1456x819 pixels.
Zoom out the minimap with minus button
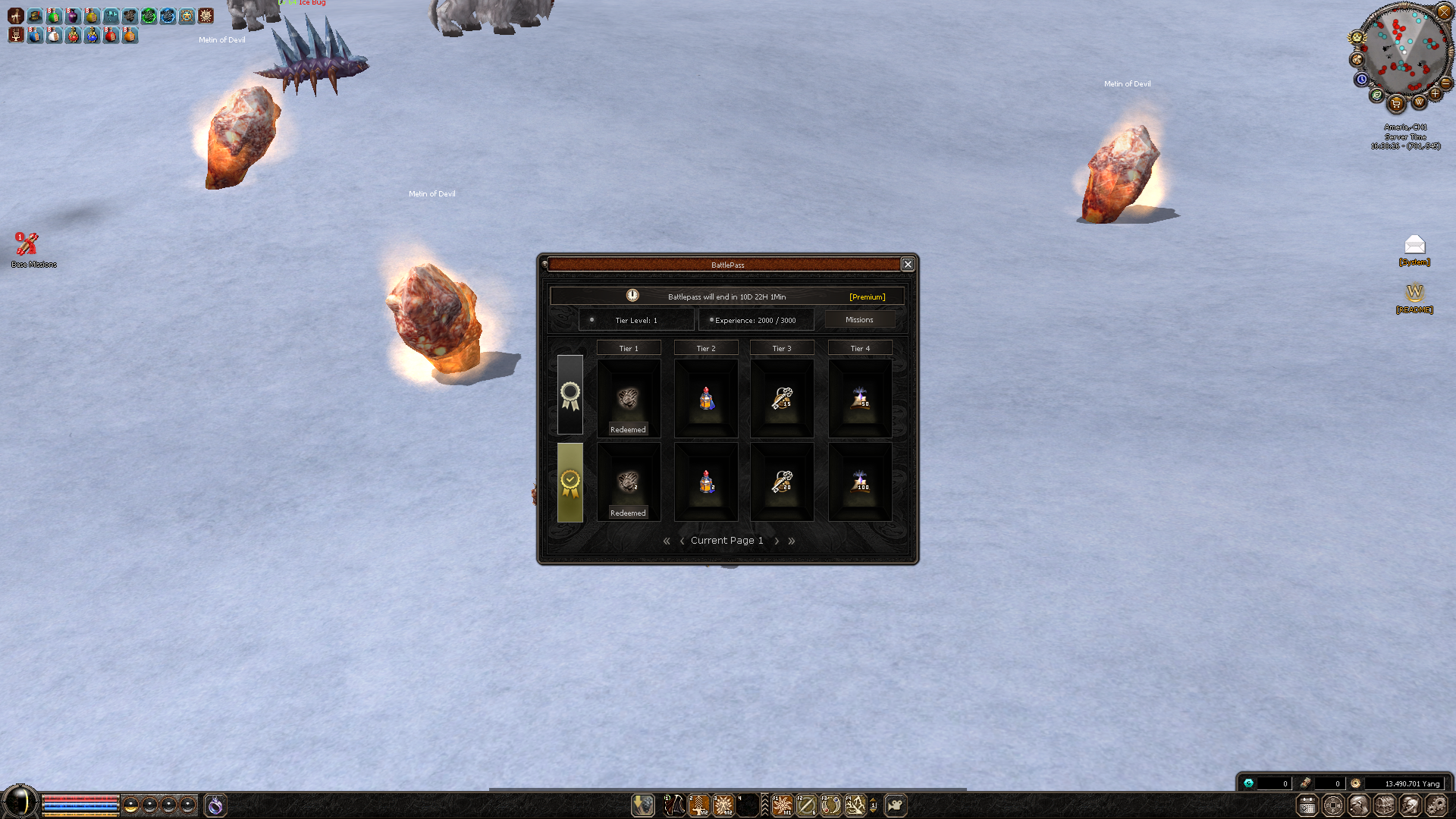pyautogui.click(x=1445, y=83)
